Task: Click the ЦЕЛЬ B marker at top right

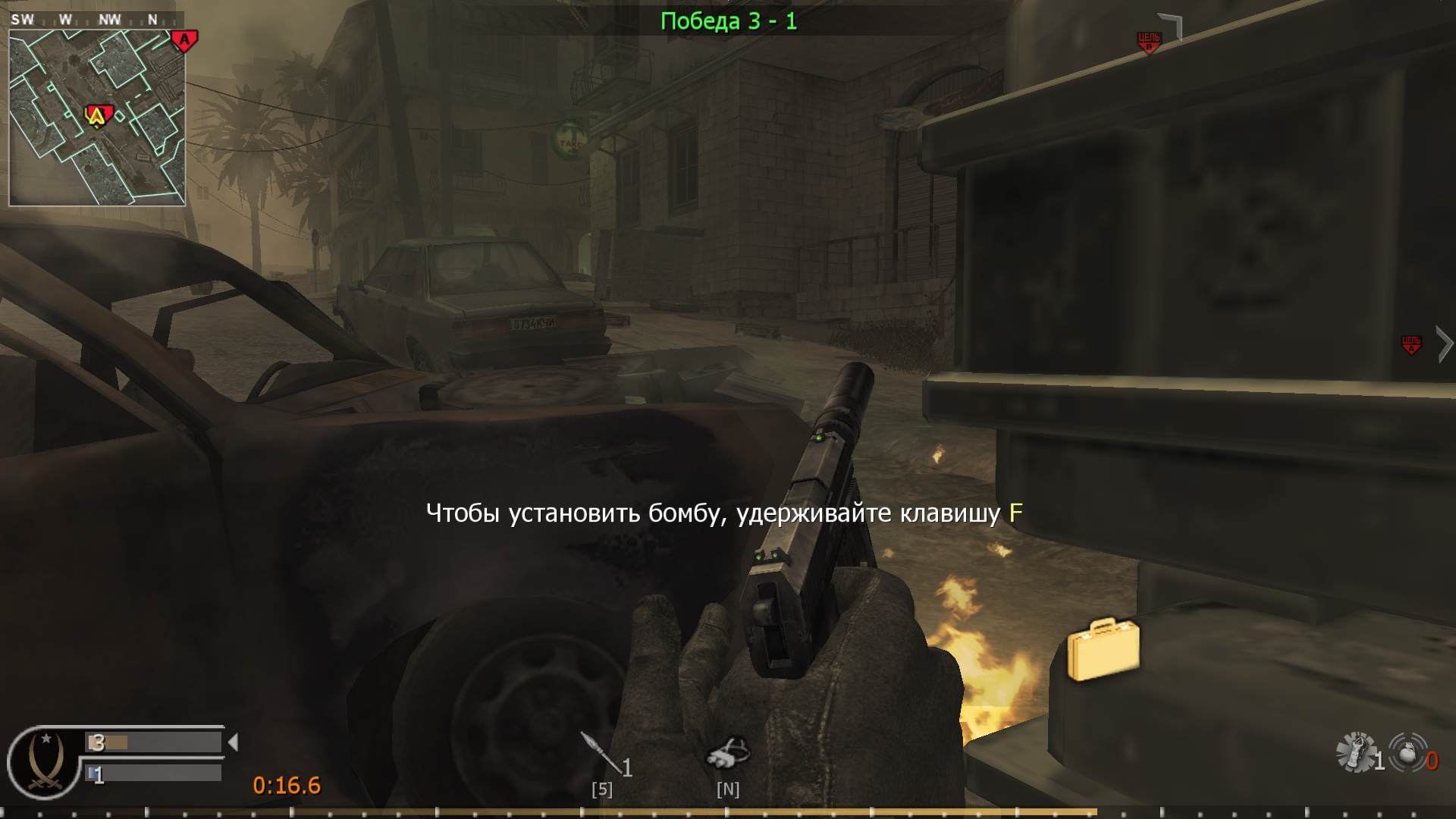Action: pyautogui.click(x=1150, y=39)
